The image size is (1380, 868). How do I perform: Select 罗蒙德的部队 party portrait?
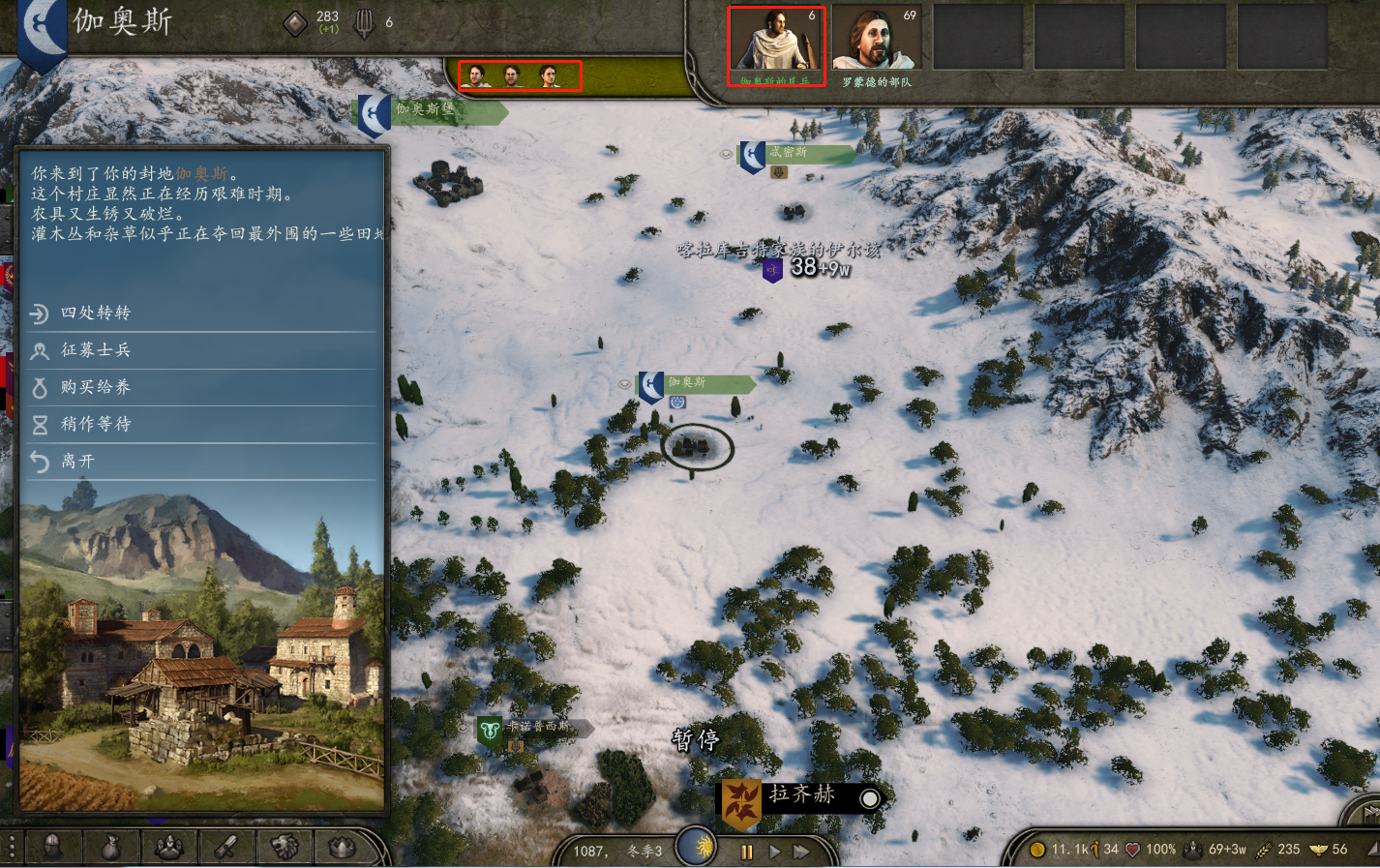point(876,45)
